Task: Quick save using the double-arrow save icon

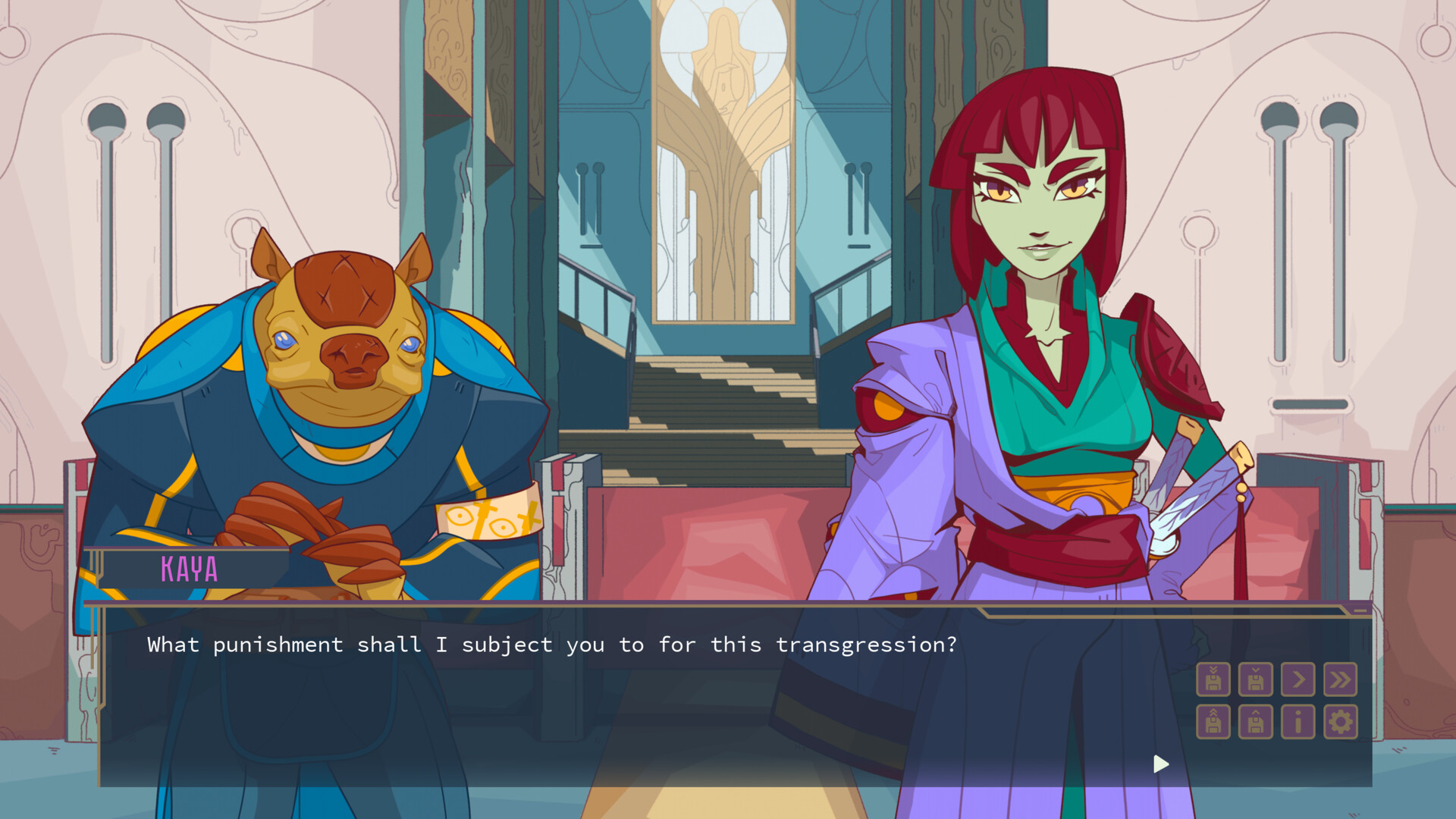Action: coord(1213,680)
